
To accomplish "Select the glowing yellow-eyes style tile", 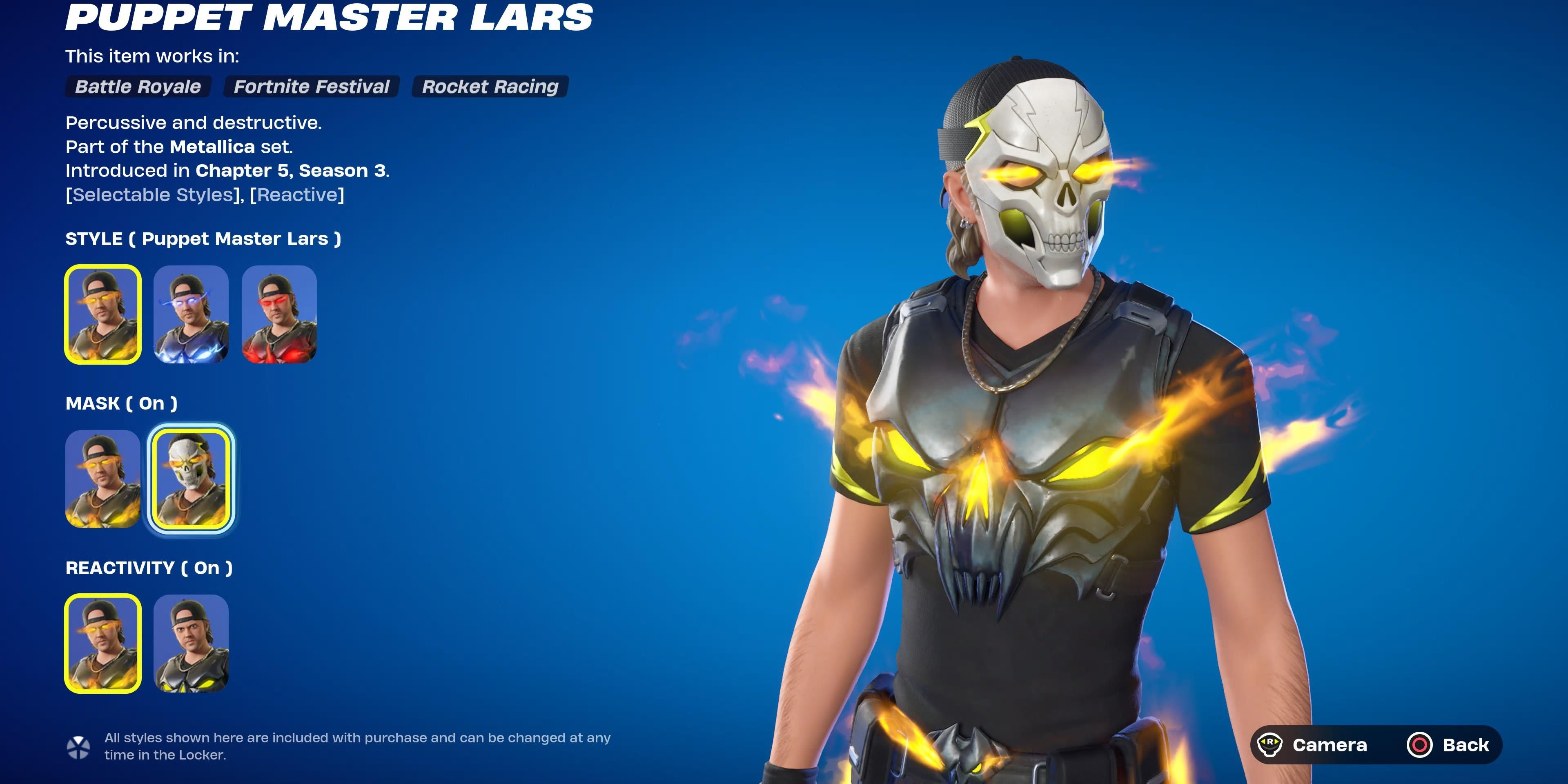I will tap(102, 315).
